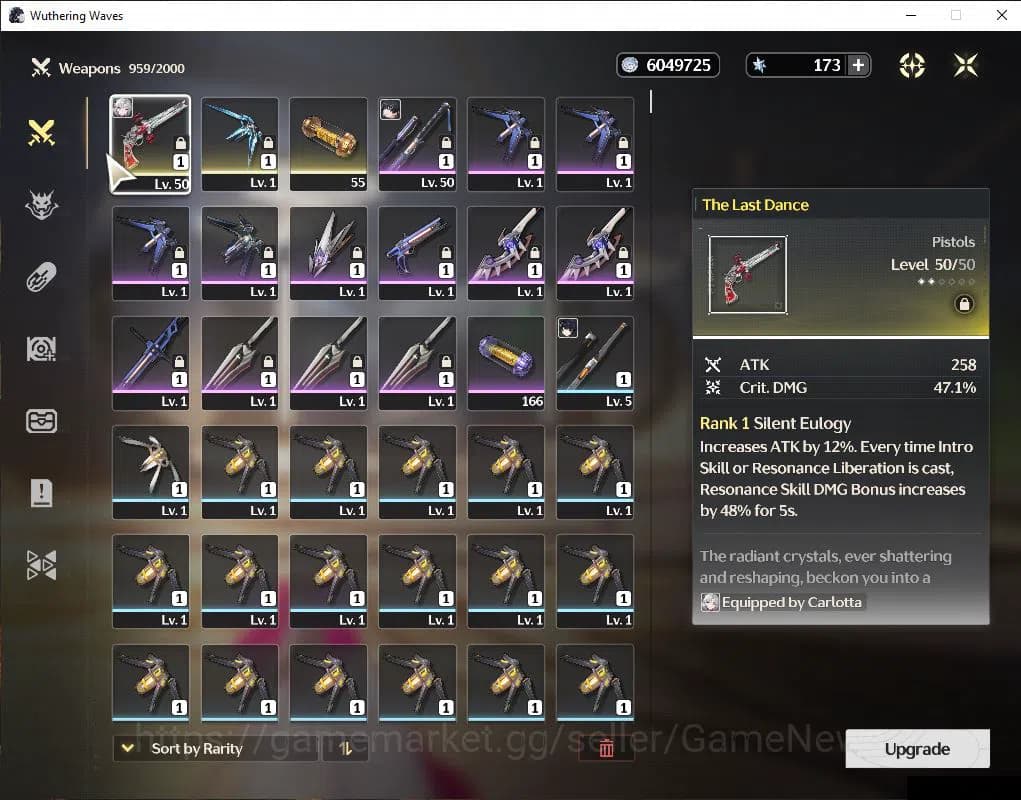Screen dimensions: 1021x800
Task: Open the four-triangles tab in sidebar
Action: [x=41, y=565]
